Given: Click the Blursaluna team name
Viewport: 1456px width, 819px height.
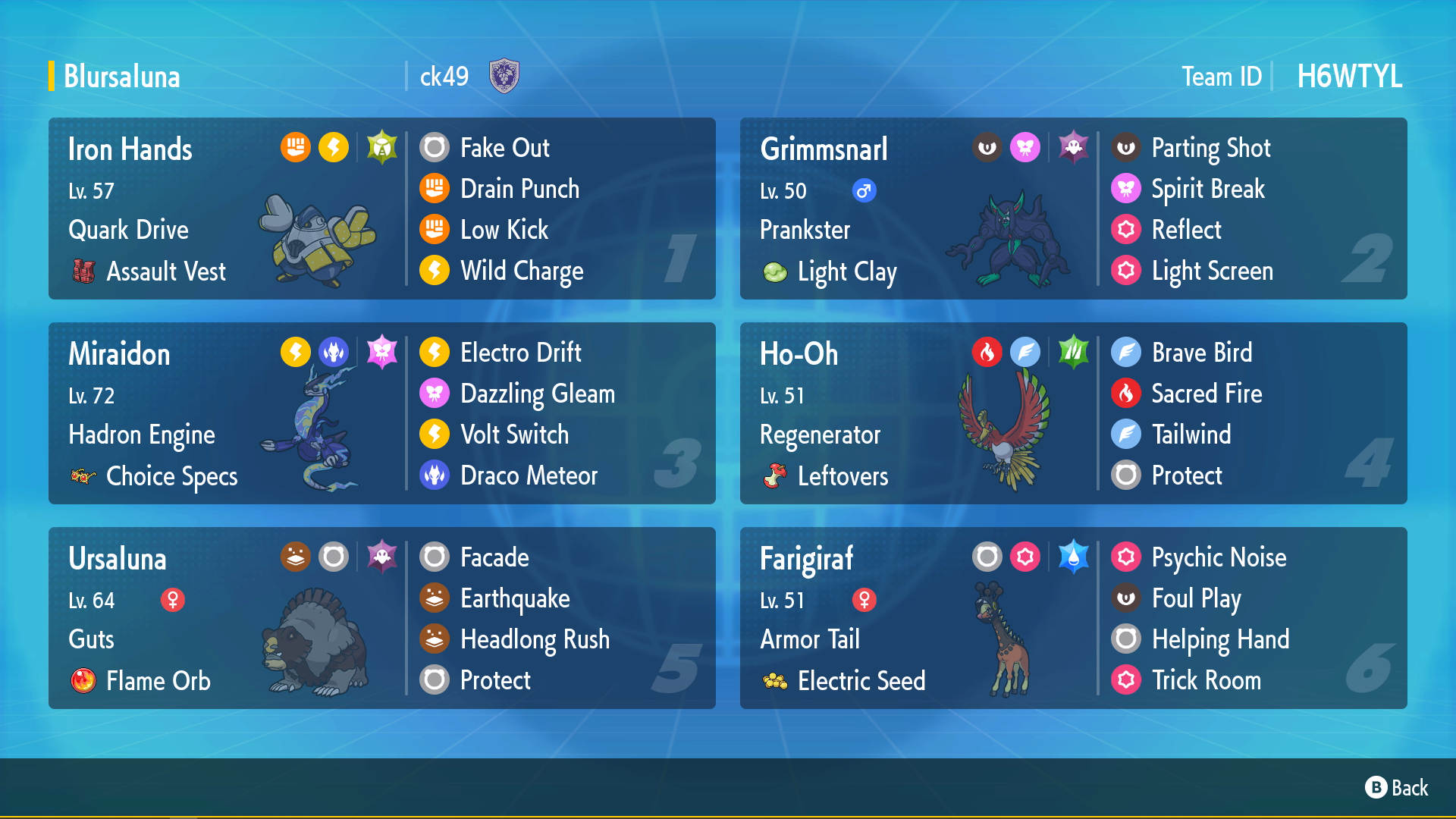Looking at the screenshot, I should coord(122,77).
